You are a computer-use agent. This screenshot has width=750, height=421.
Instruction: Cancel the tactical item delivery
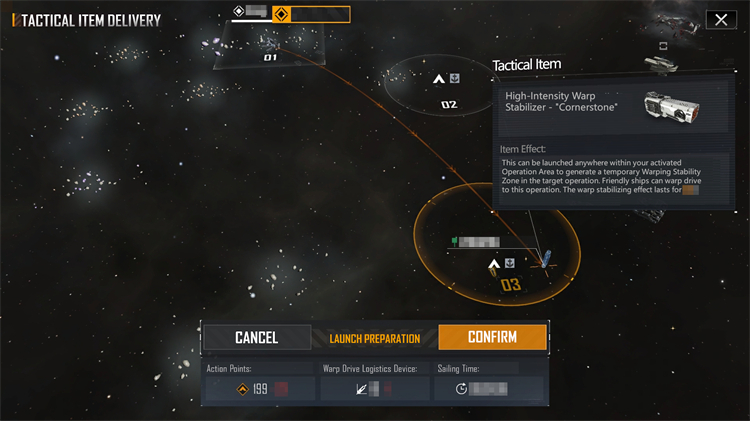pyautogui.click(x=256, y=338)
